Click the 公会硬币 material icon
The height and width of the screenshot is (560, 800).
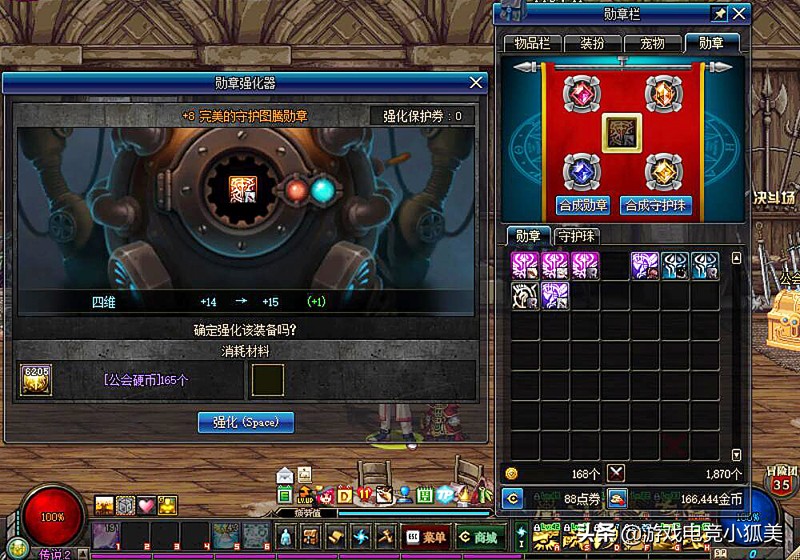tap(35, 379)
